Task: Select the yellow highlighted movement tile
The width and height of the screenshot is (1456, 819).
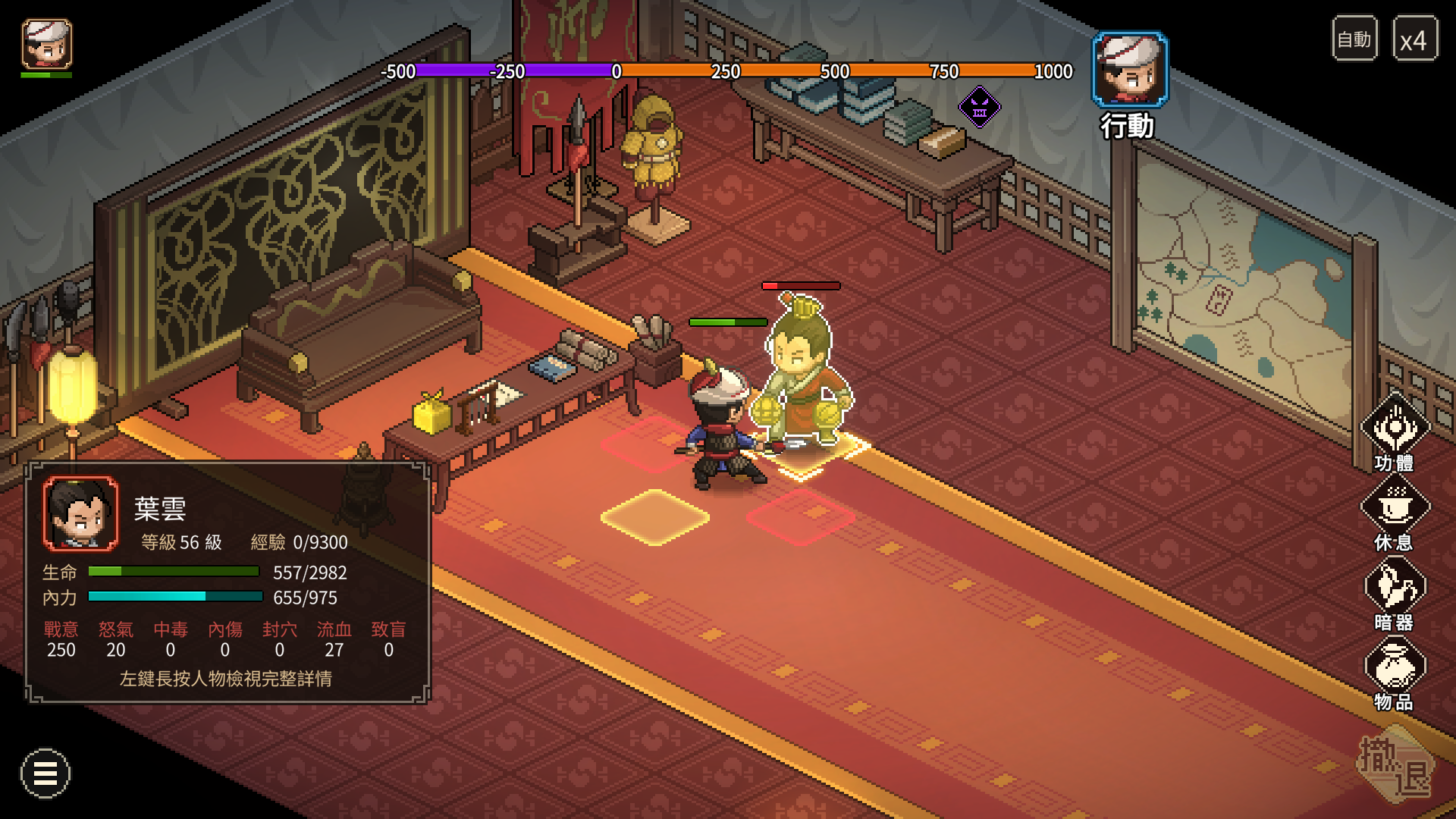Action: (x=655, y=517)
